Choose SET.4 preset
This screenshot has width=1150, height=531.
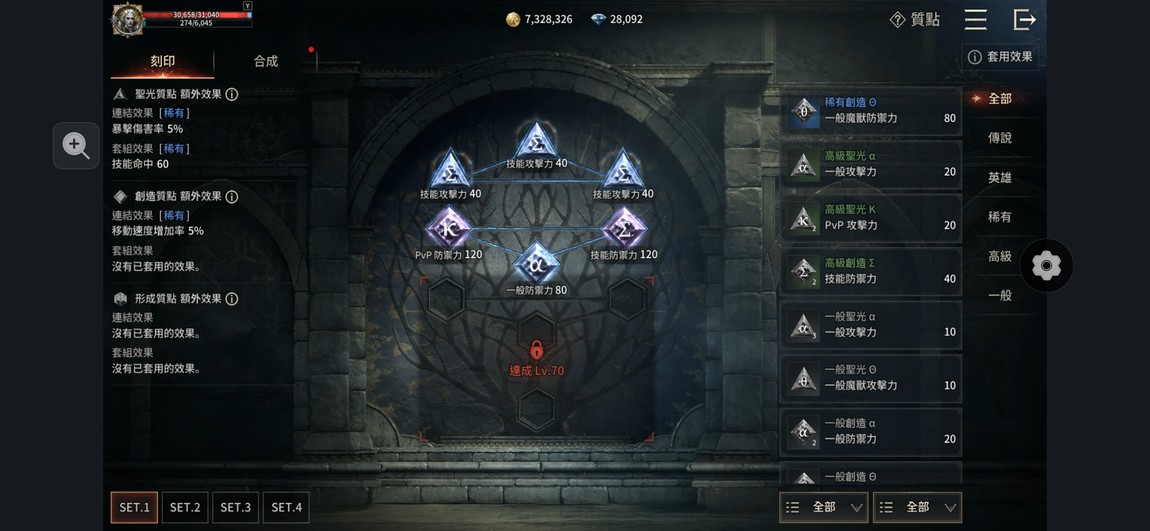click(286, 507)
